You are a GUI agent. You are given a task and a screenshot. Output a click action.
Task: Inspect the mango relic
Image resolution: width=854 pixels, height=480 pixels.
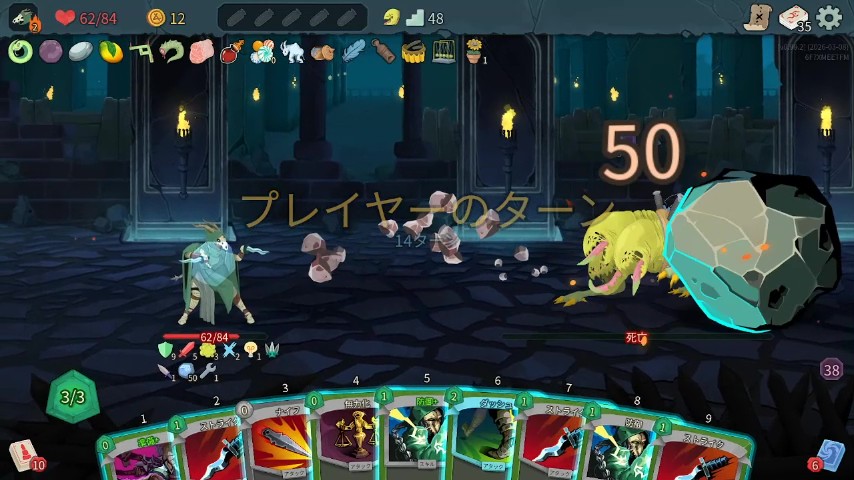(111, 51)
